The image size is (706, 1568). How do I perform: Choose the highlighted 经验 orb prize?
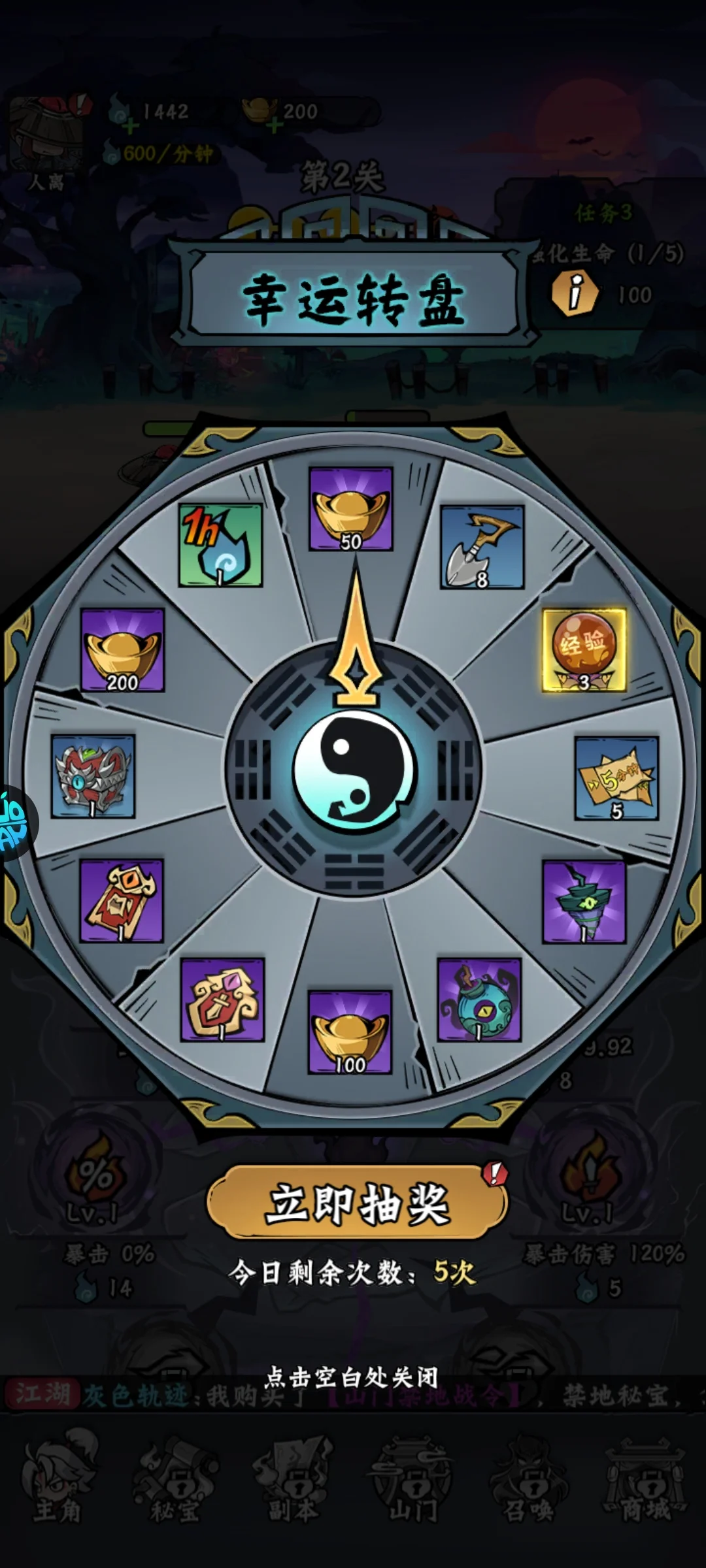click(584, 650)
